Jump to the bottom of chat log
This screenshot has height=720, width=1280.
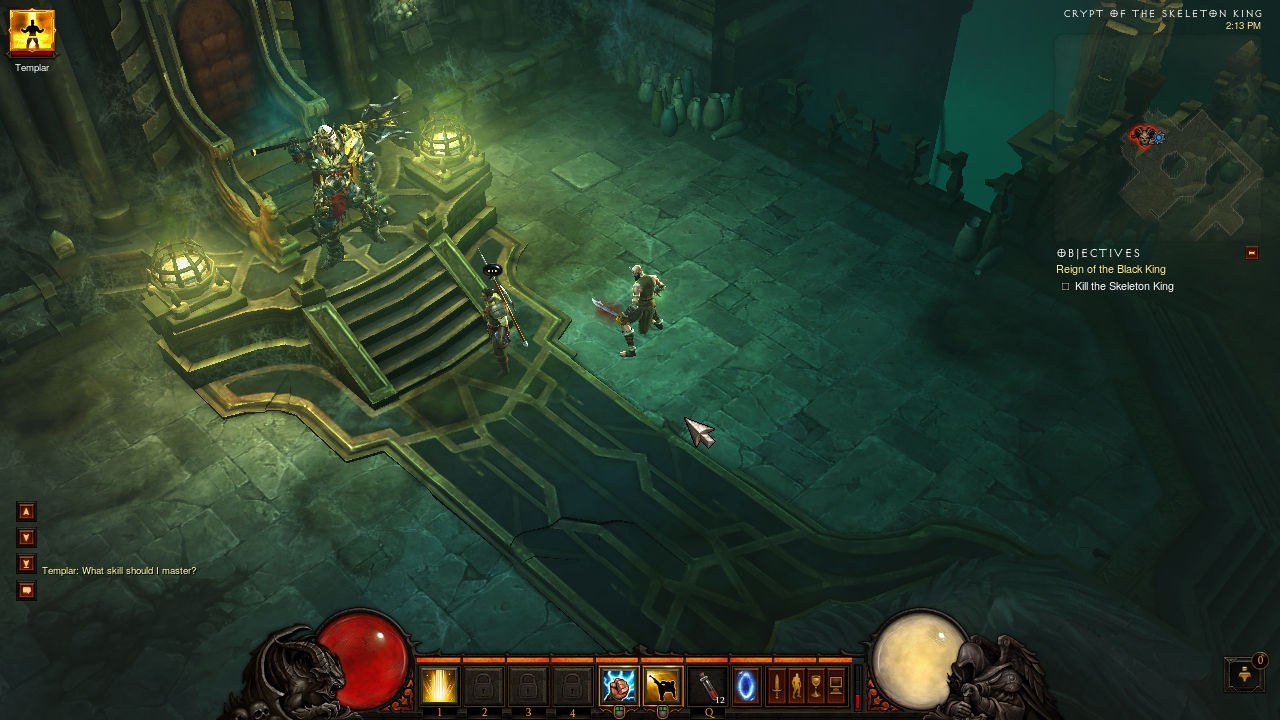click(x=27, y=564)
